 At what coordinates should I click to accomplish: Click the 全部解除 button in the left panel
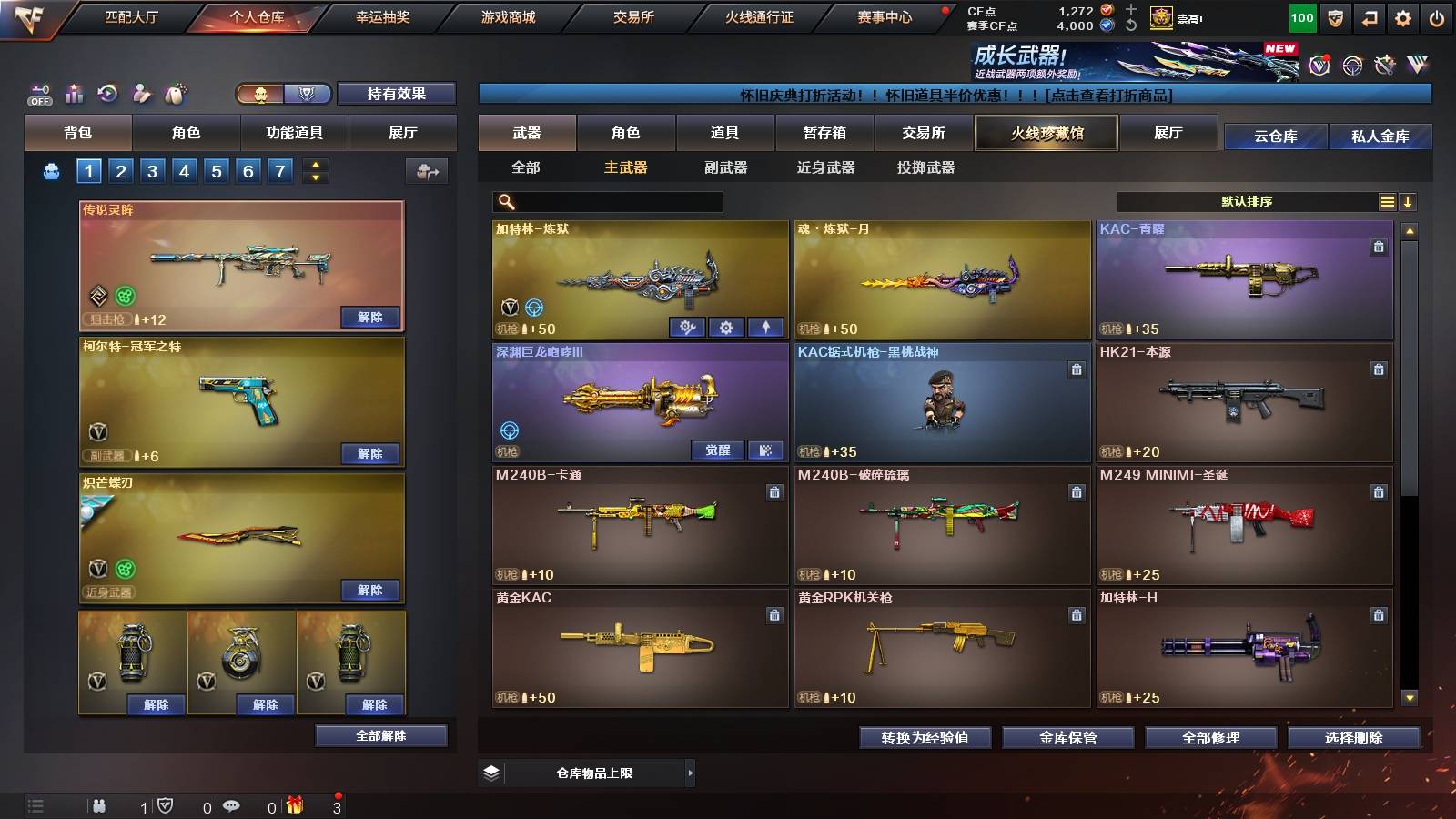point(381,735)
